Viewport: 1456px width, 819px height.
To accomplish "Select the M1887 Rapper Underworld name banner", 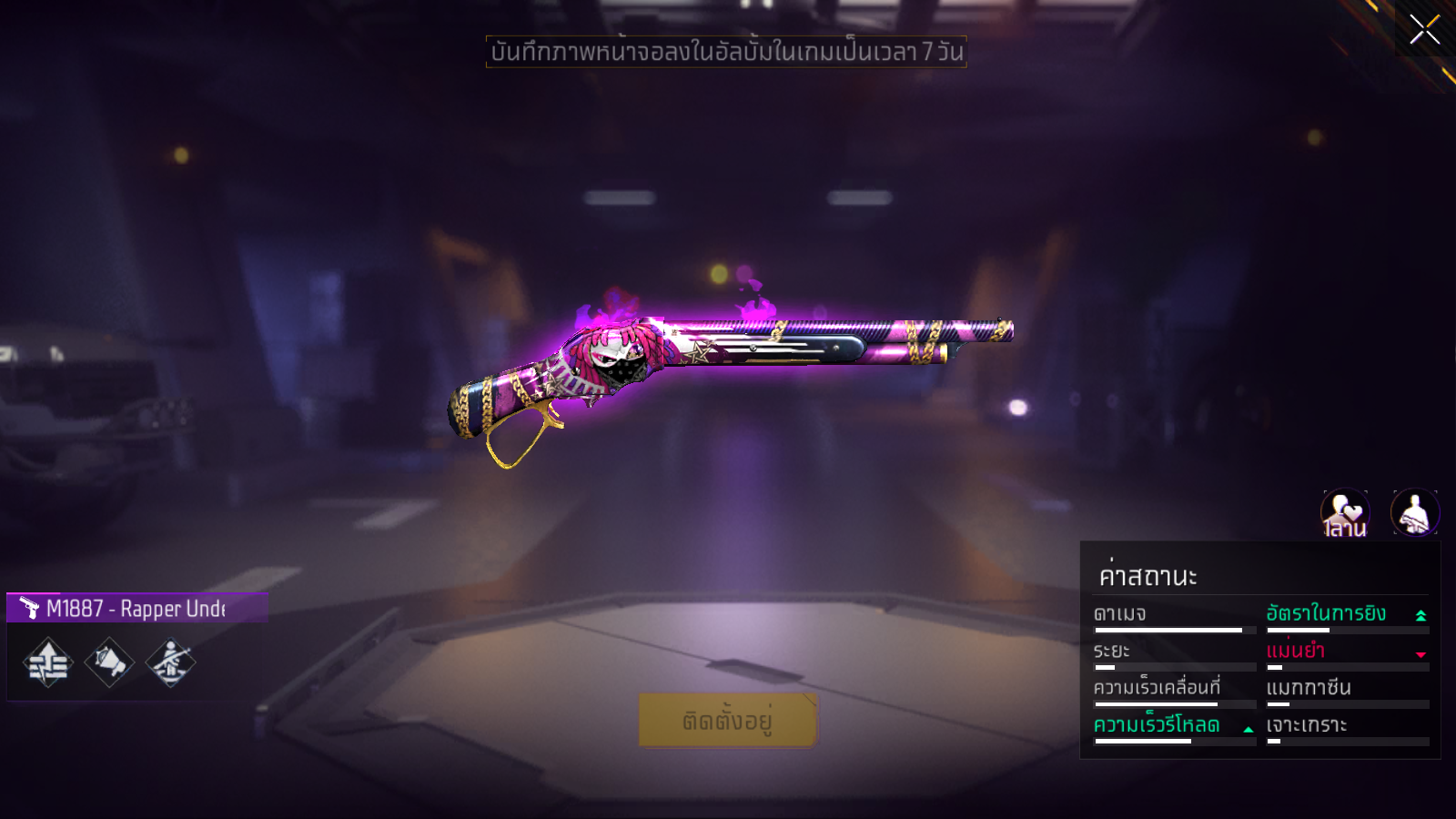I will coord(136,608).
